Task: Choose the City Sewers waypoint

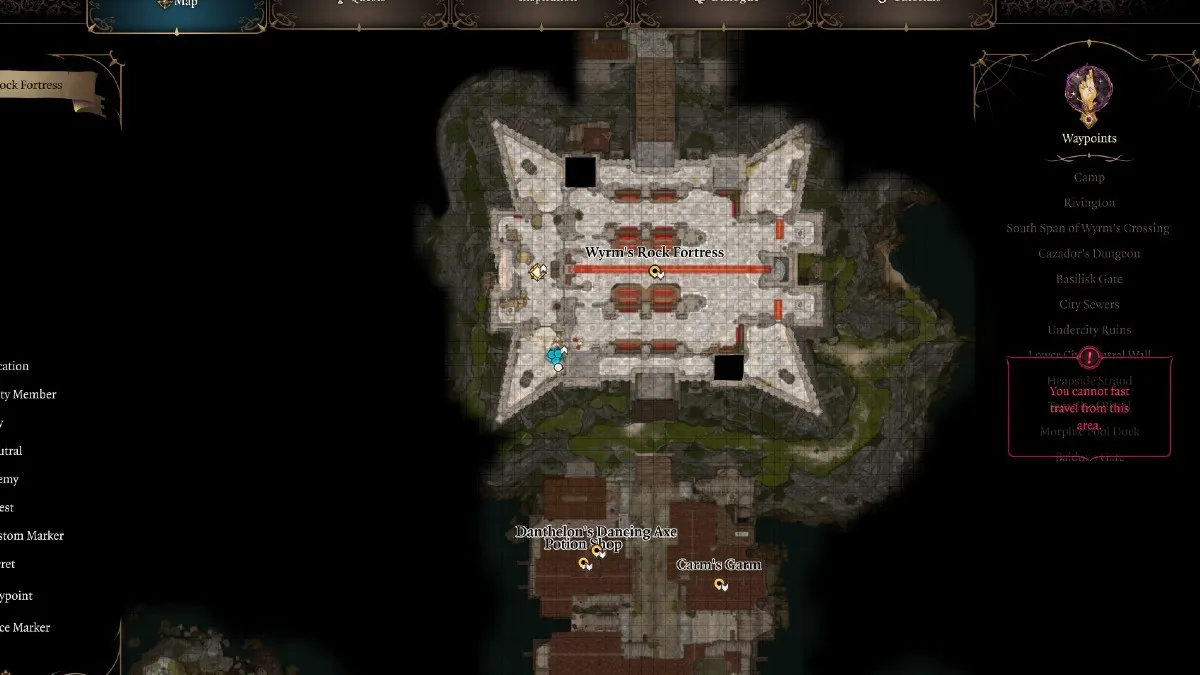Action: (1089, 304)
